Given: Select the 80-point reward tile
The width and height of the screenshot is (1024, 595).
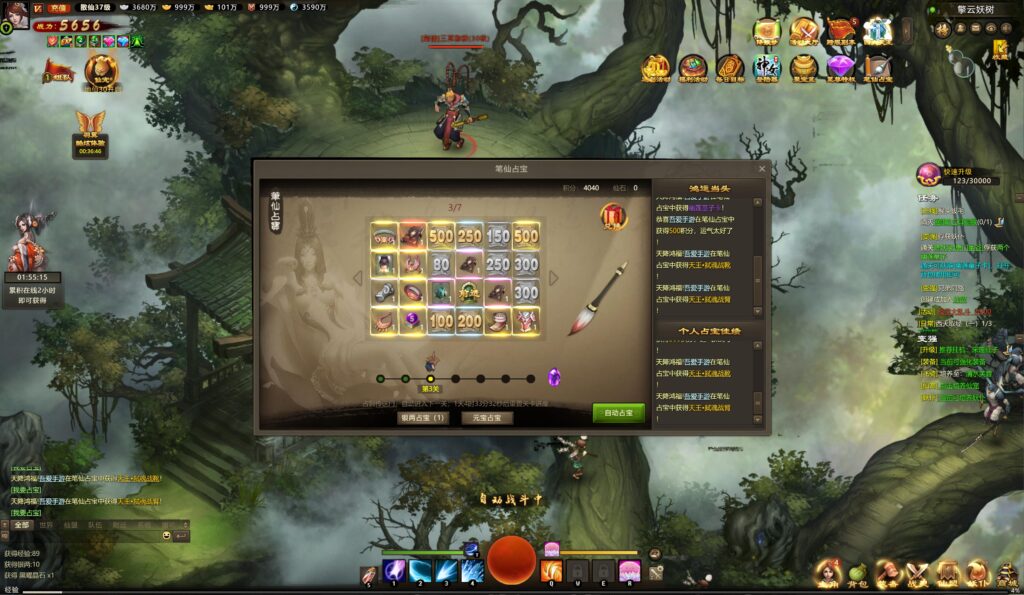Looking at the screenshot, I should pos(441,265).
